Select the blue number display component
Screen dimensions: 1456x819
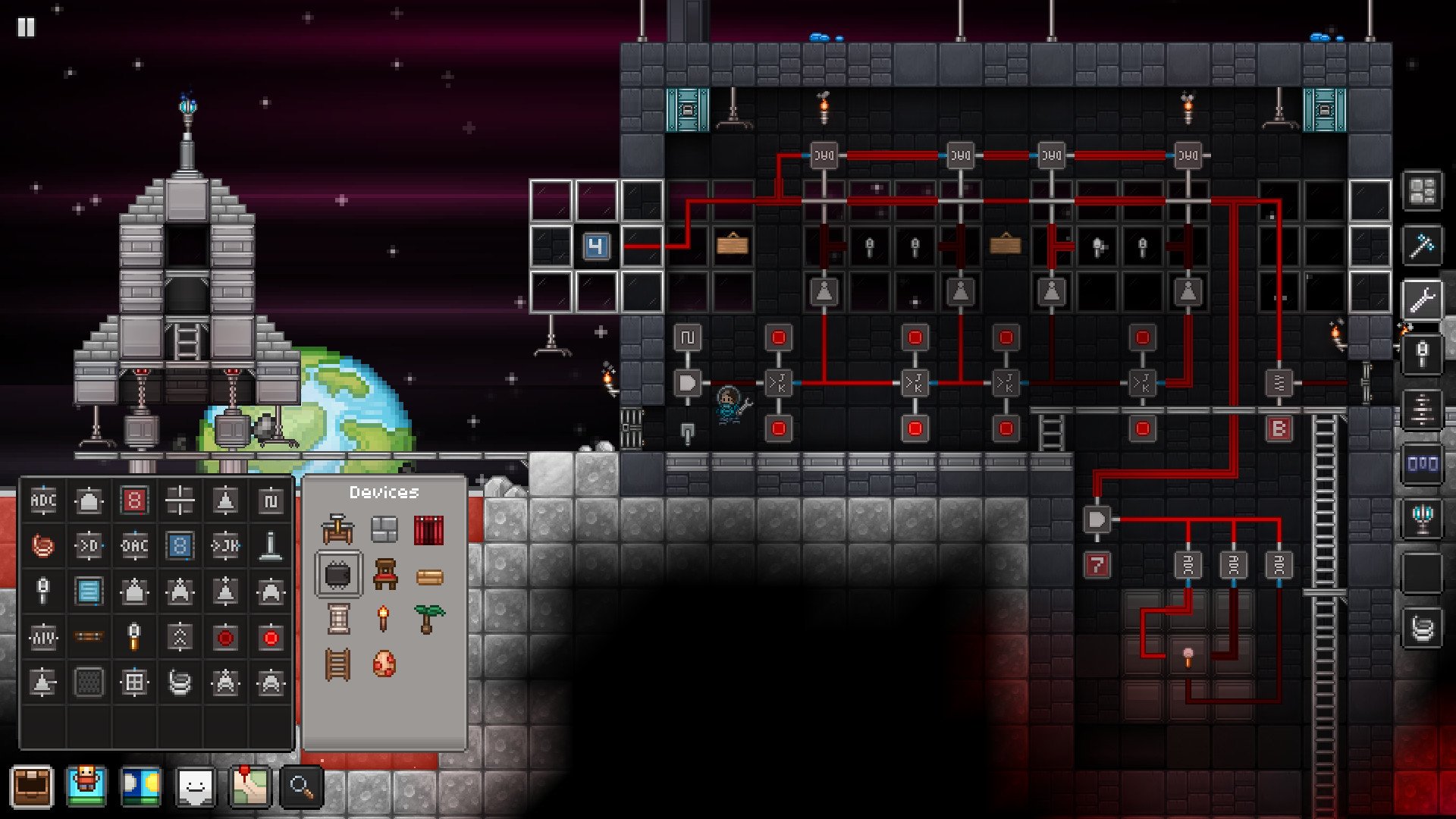181,546
